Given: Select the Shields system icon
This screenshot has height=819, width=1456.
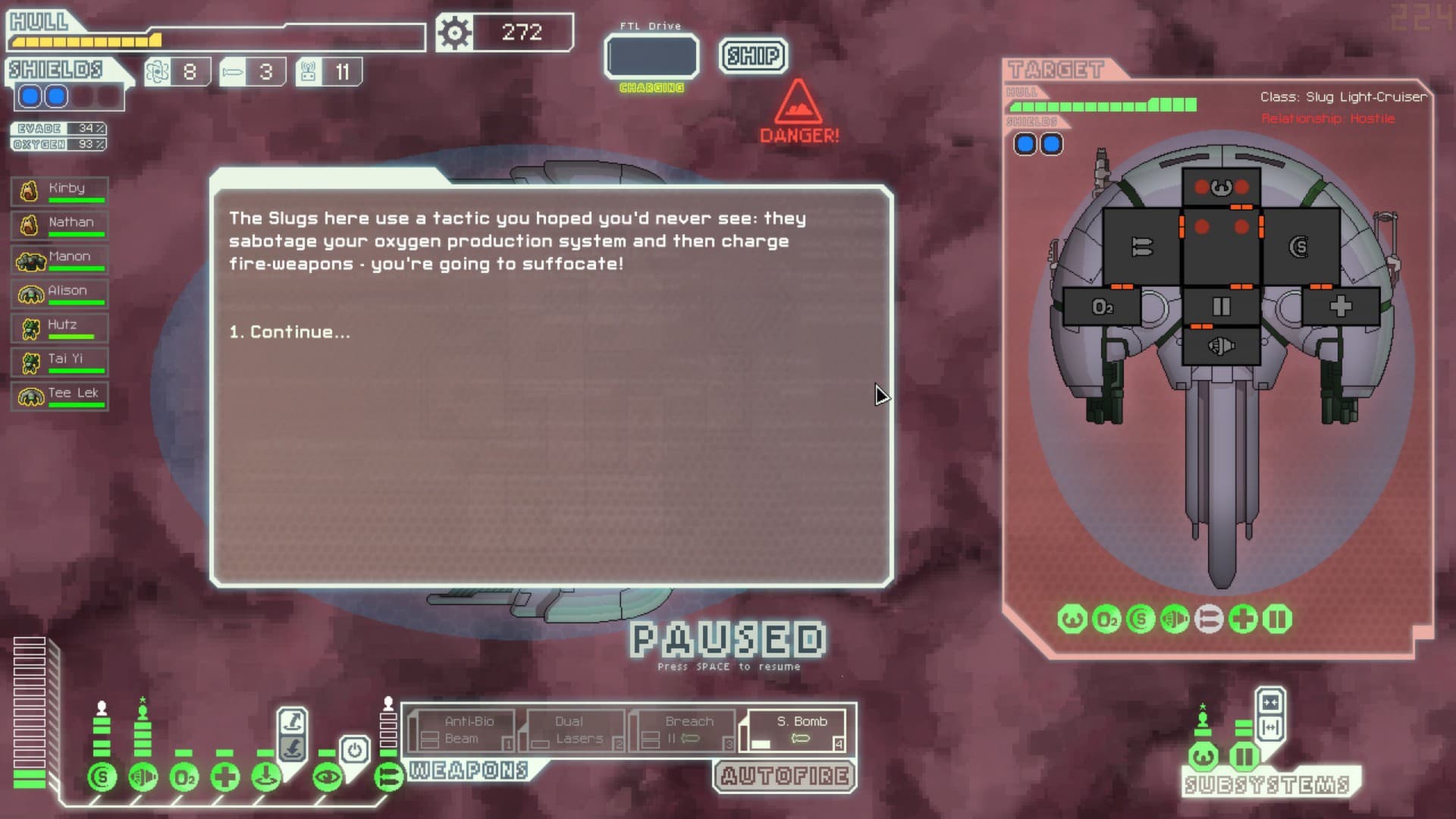Looking at the screenshot, I should pyautogui.click(x=102, y=776).
